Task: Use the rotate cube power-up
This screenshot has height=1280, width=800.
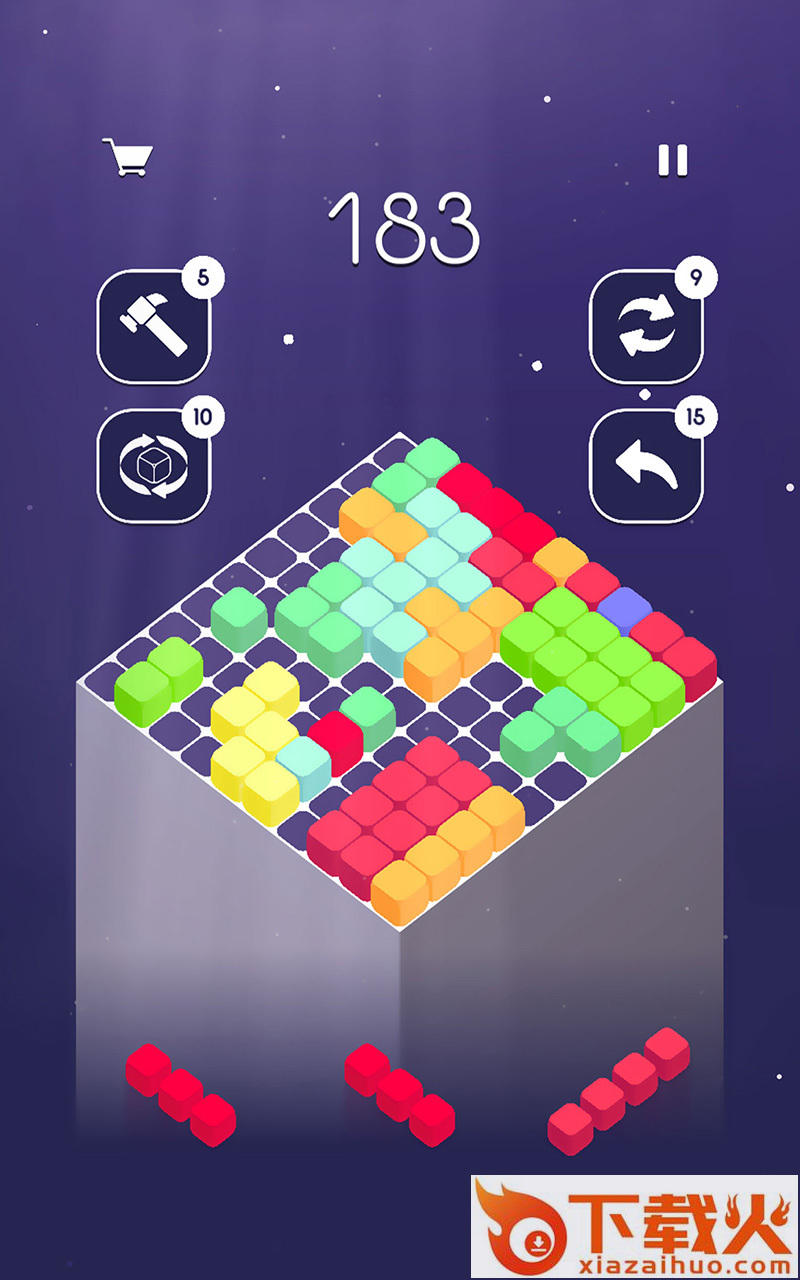Action: (x=154, y=465)
